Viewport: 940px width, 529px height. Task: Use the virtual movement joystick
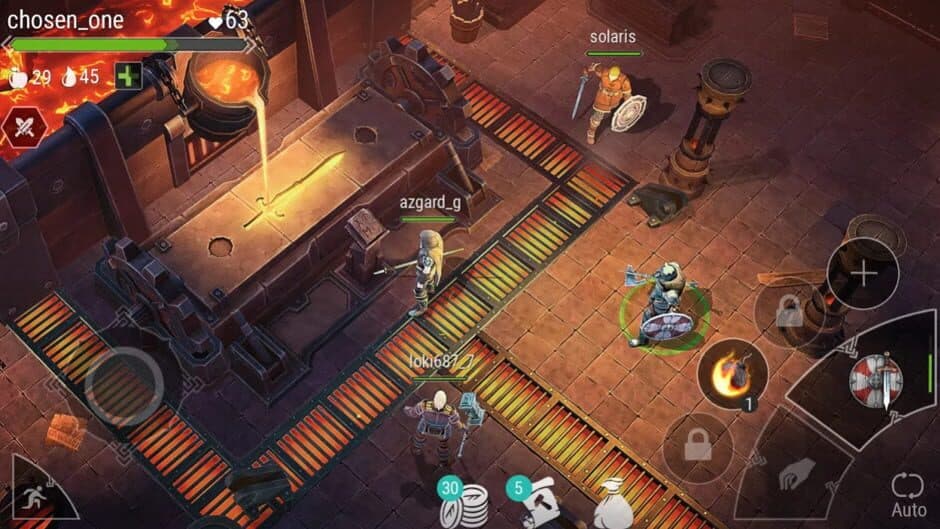[123, 384]
